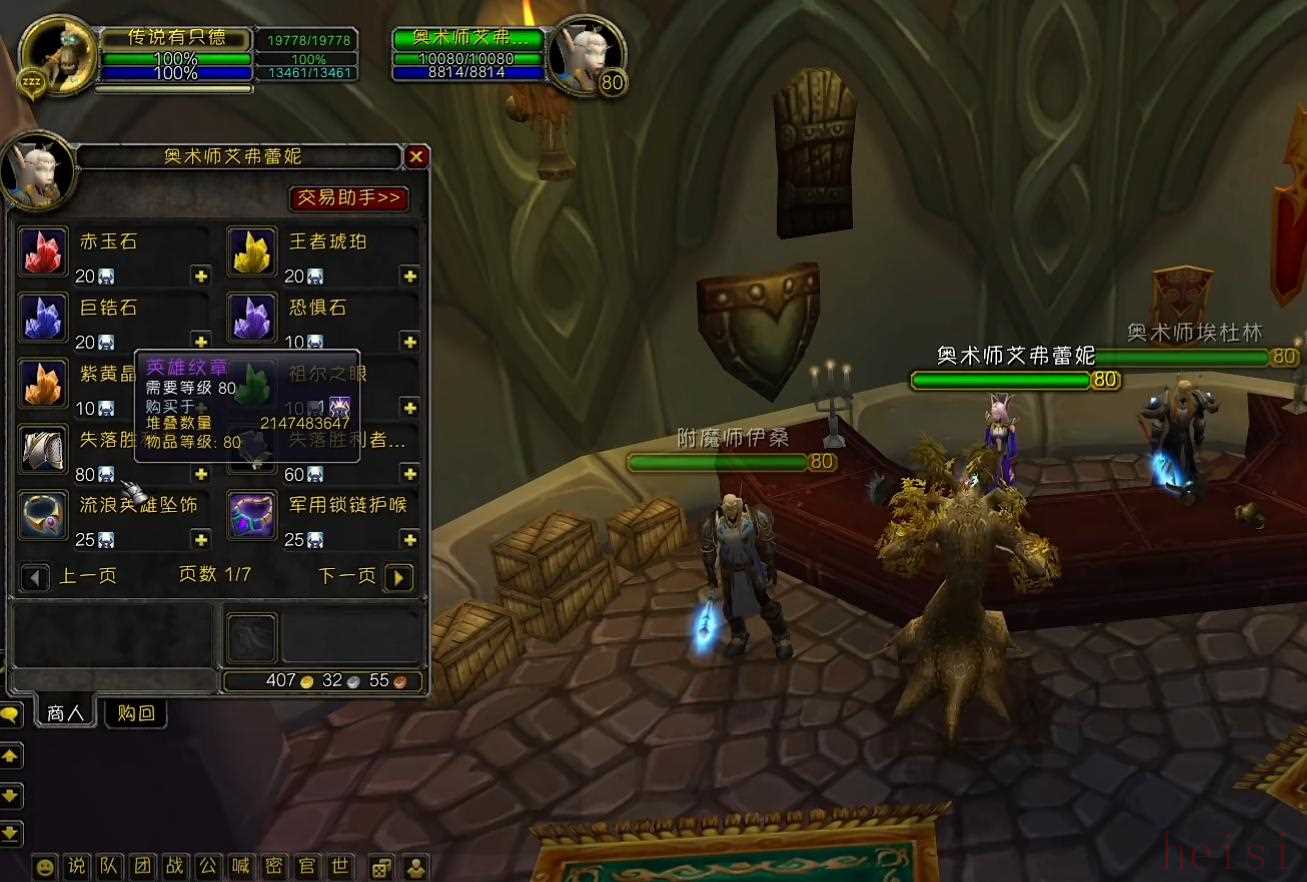1307x882 pixels.
Task: Select the 世 world chat channel
Action: [x=339, y=867]
